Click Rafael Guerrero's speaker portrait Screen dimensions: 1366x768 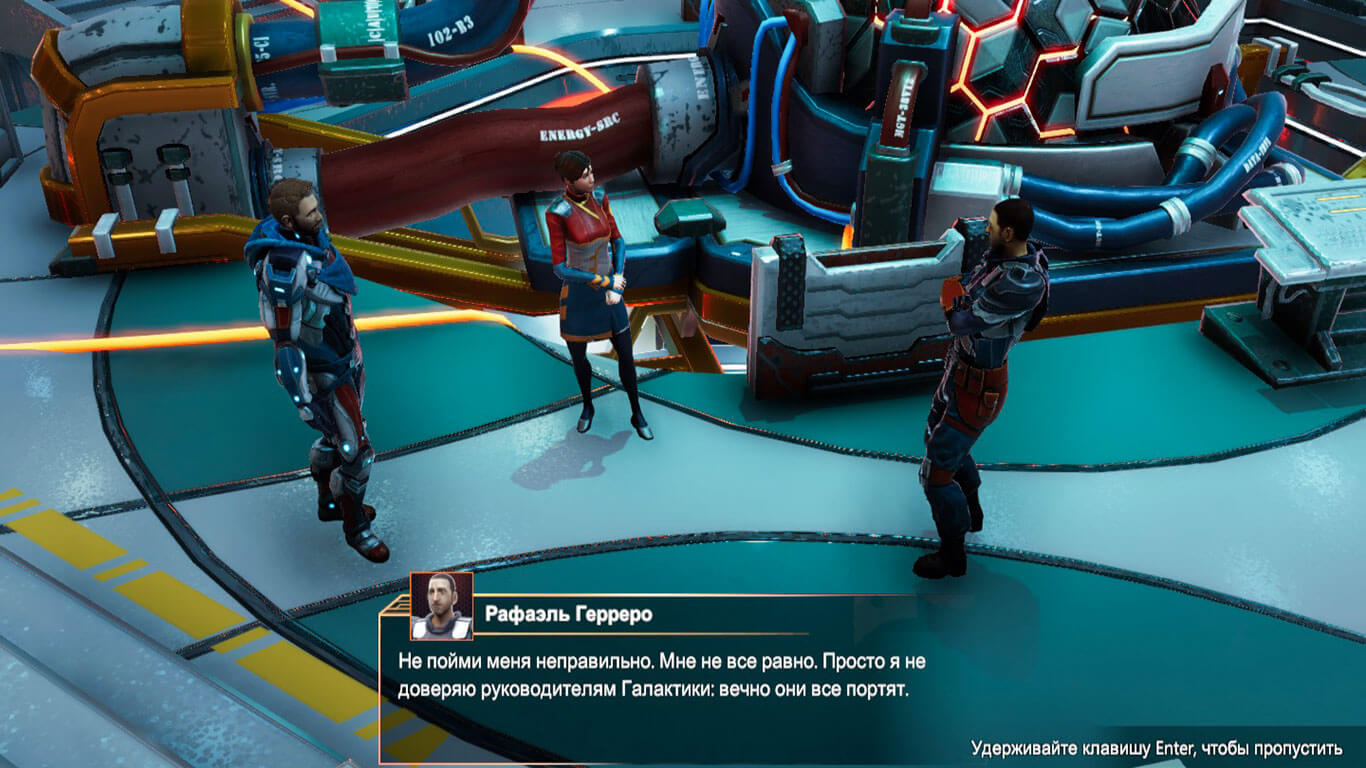pos(441,606)
